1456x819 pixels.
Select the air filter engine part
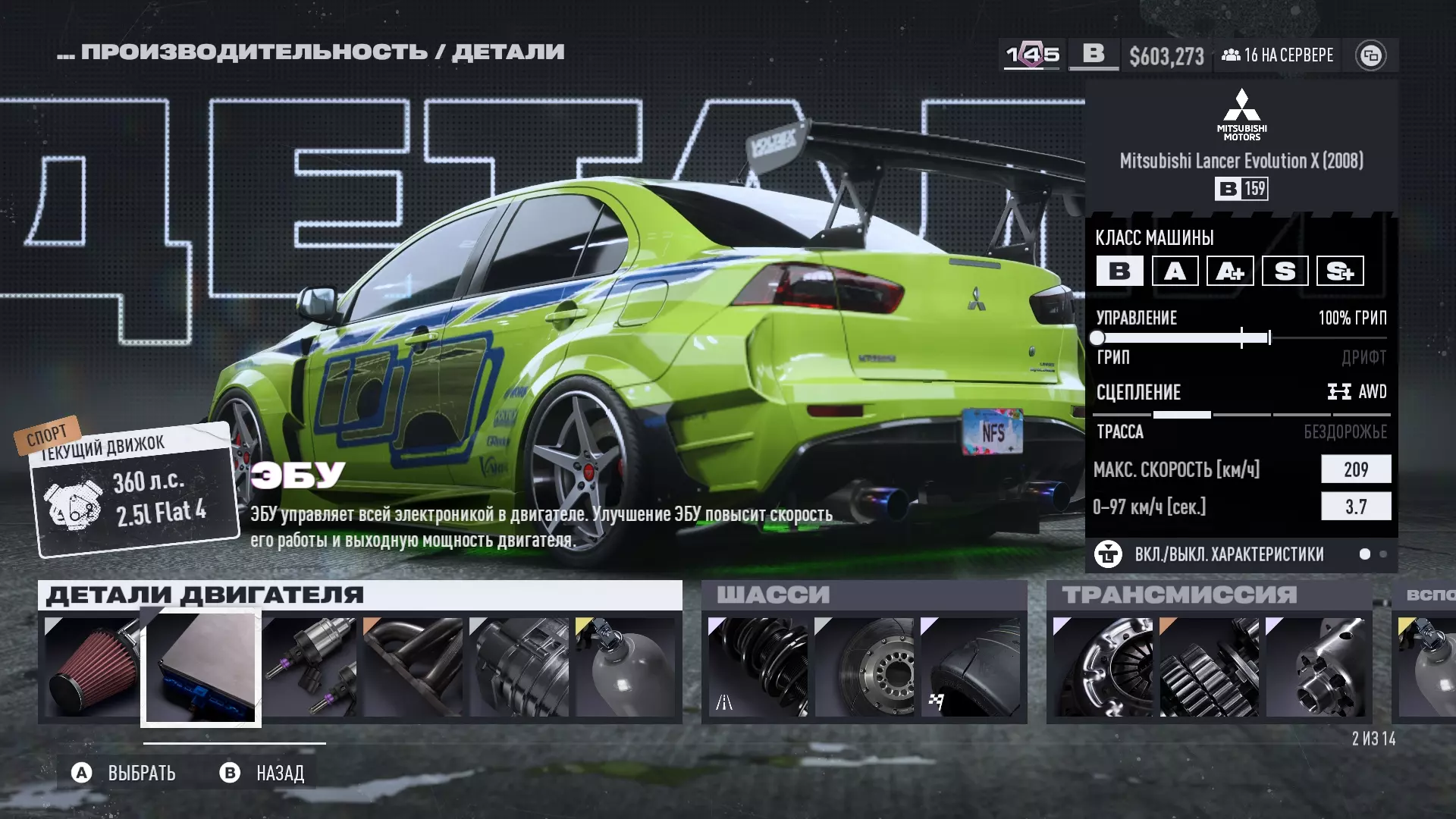click(x=92, y=667)
